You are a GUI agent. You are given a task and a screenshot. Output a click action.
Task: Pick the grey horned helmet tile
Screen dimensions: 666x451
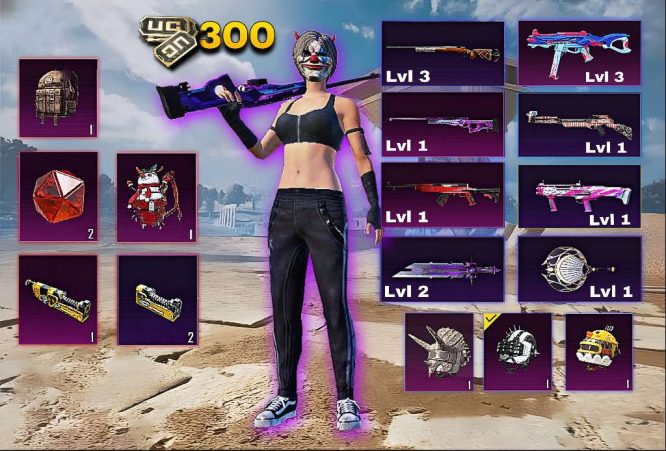pyautogui.click(x=439, y=351)
